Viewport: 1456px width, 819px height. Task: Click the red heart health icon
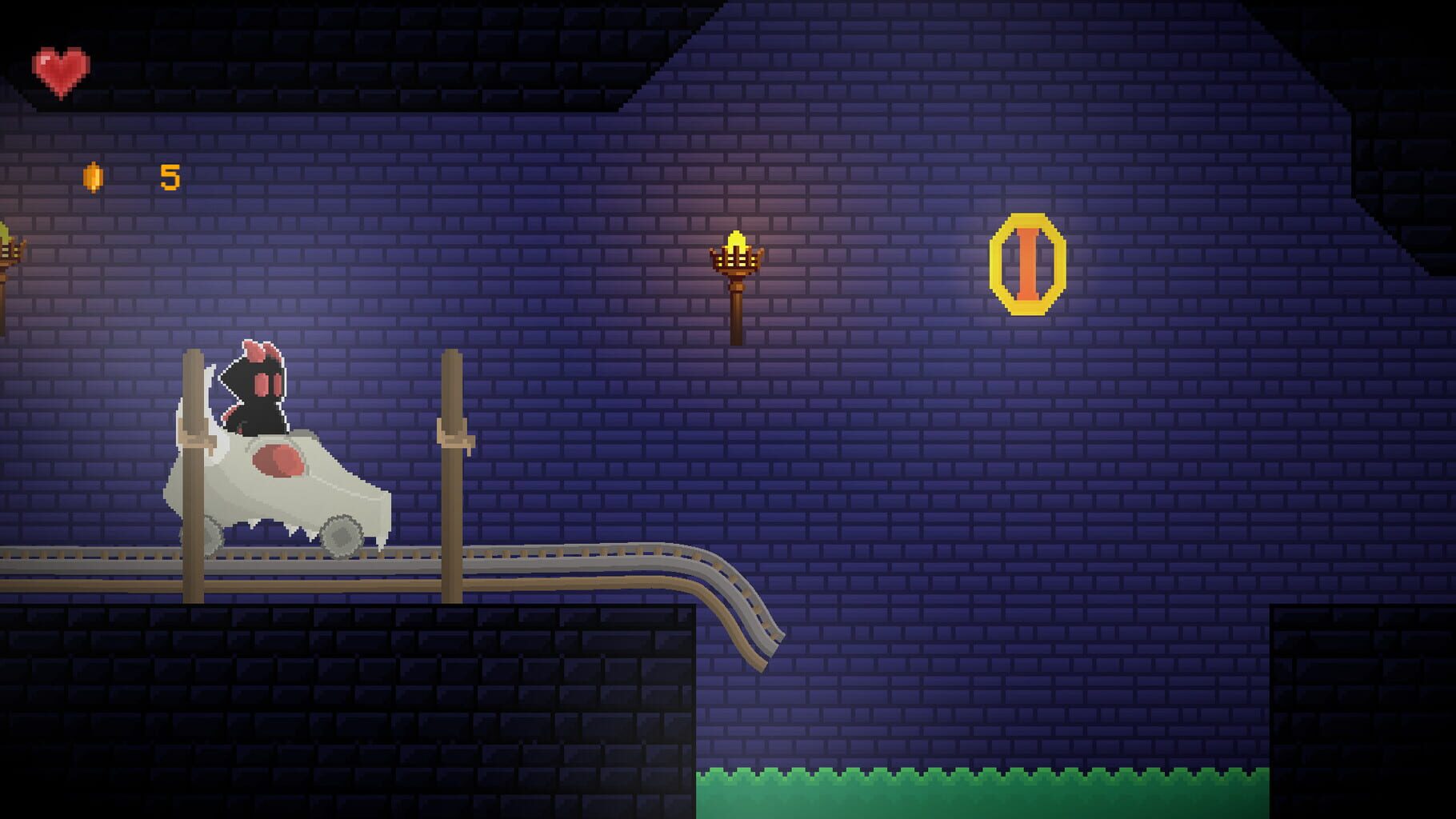[60, 68]
